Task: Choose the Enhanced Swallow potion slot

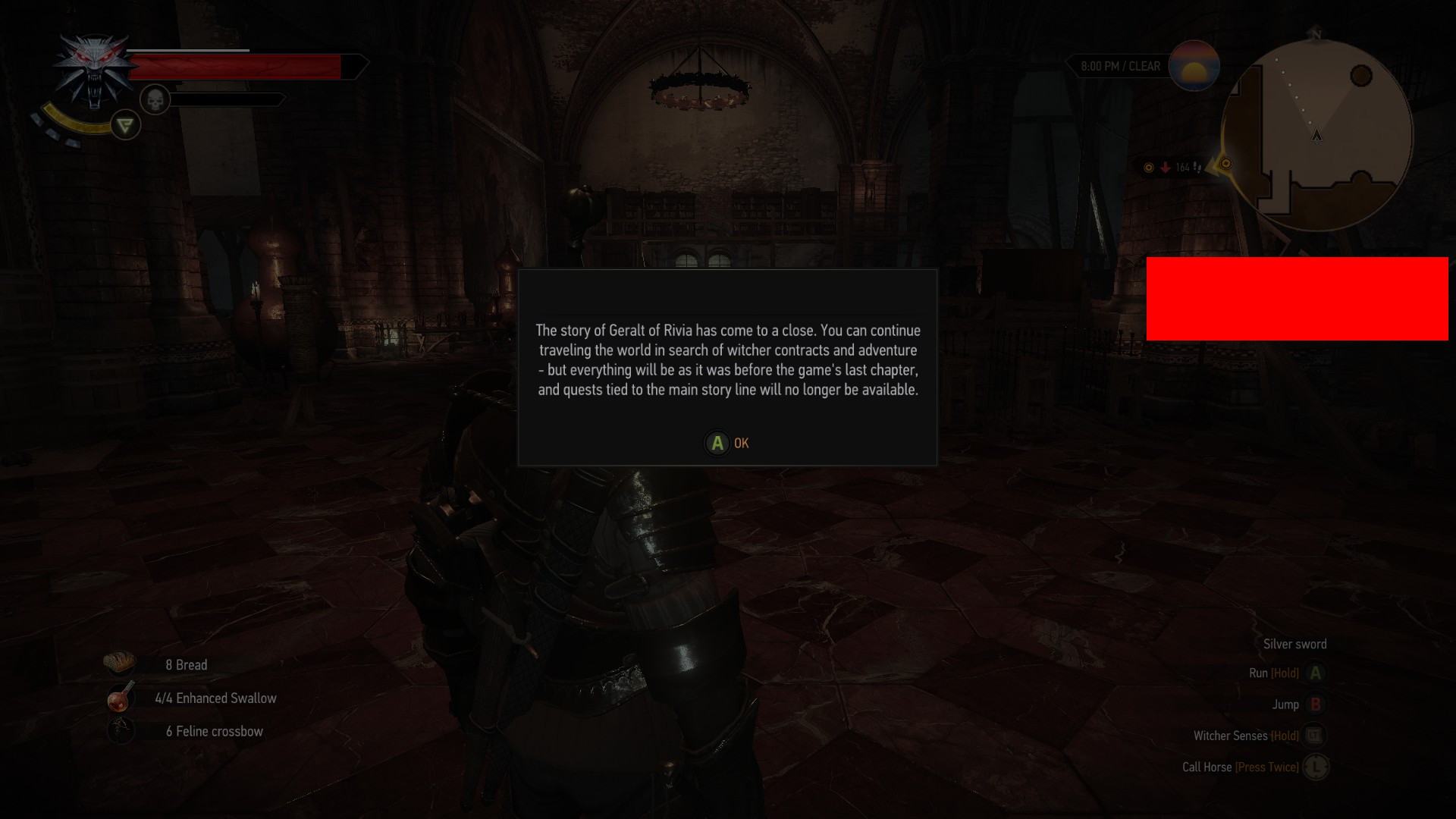Action: point(121,698)
